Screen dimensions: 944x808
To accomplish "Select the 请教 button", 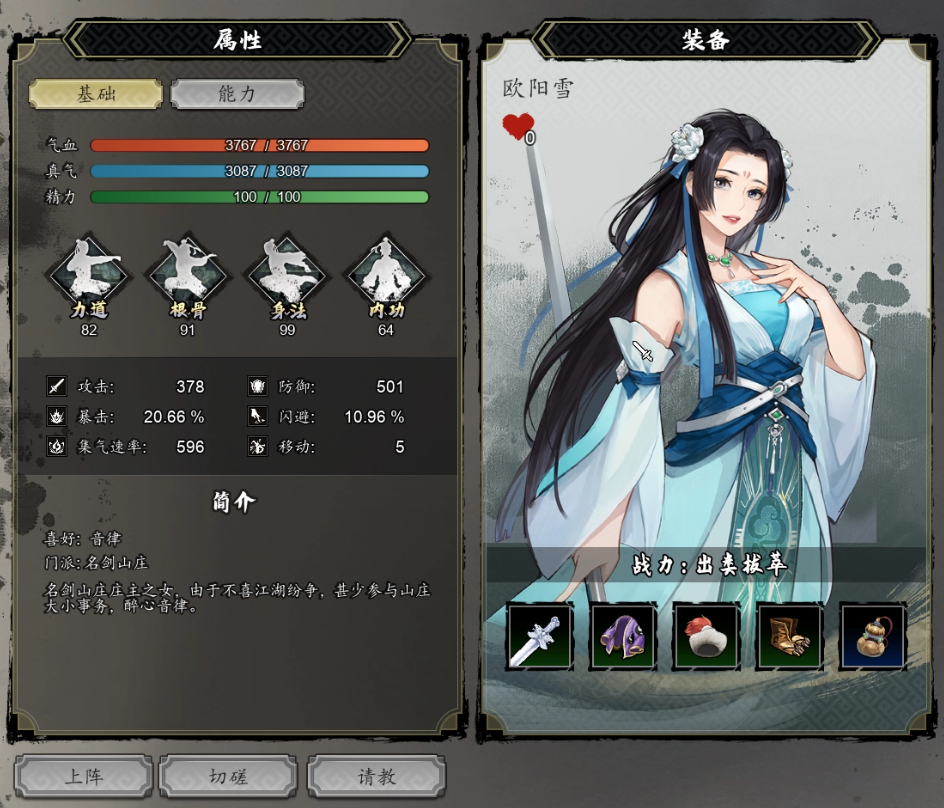I will pyautogui.click(x=376, y=776).
